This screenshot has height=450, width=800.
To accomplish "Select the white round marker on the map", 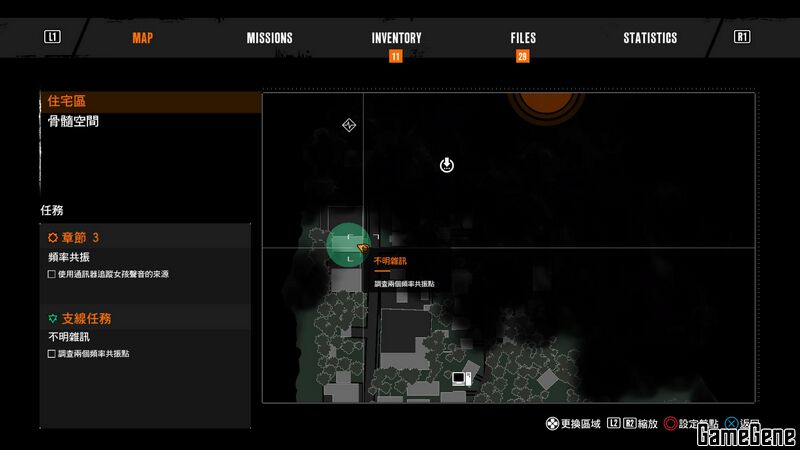I will (x=447, y=164).
